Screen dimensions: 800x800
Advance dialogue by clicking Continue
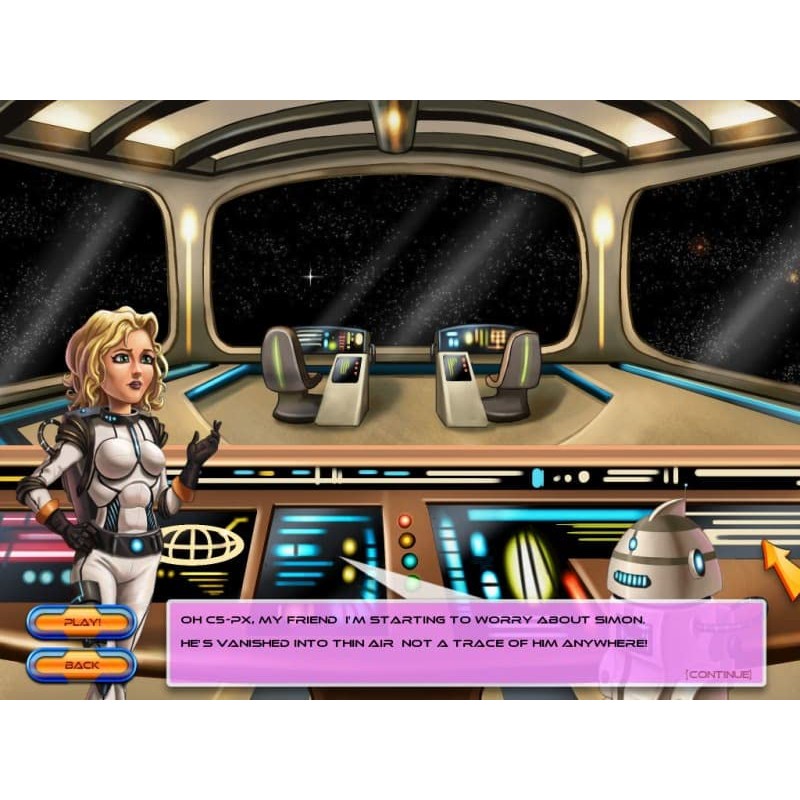tap(718, 674)
